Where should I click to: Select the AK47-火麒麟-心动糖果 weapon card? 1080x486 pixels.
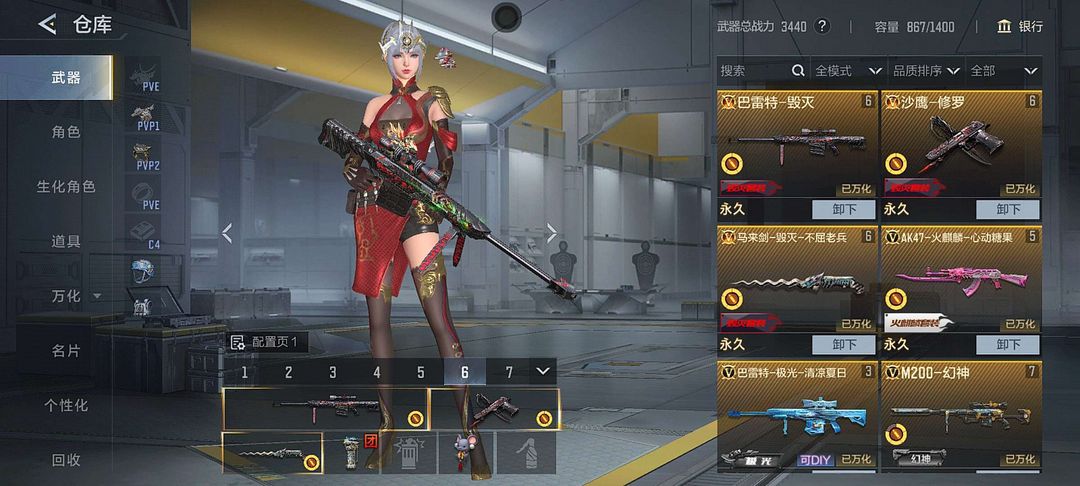[x=961, y=282]
